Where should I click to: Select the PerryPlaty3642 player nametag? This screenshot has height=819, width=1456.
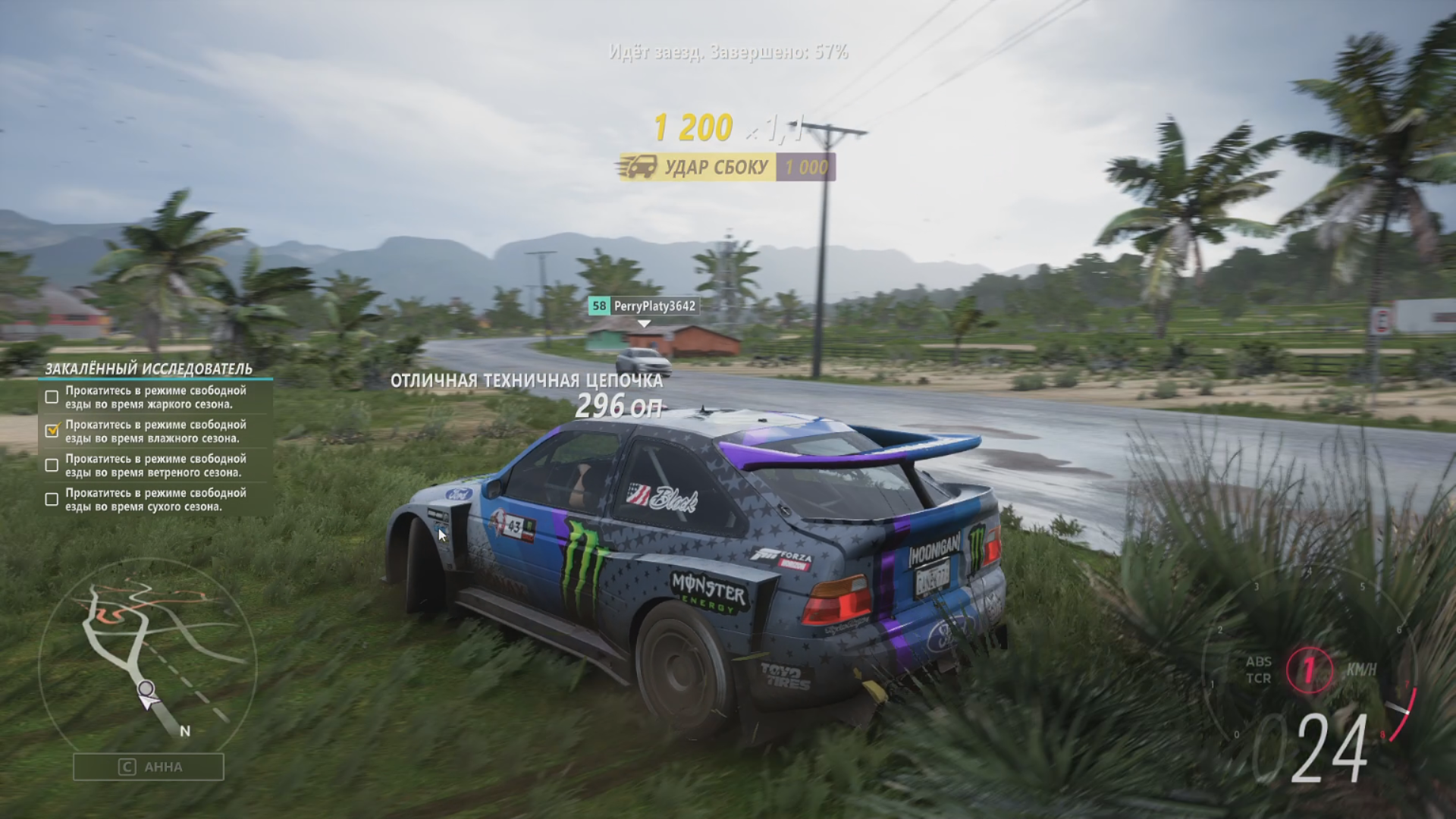point(643,306)
